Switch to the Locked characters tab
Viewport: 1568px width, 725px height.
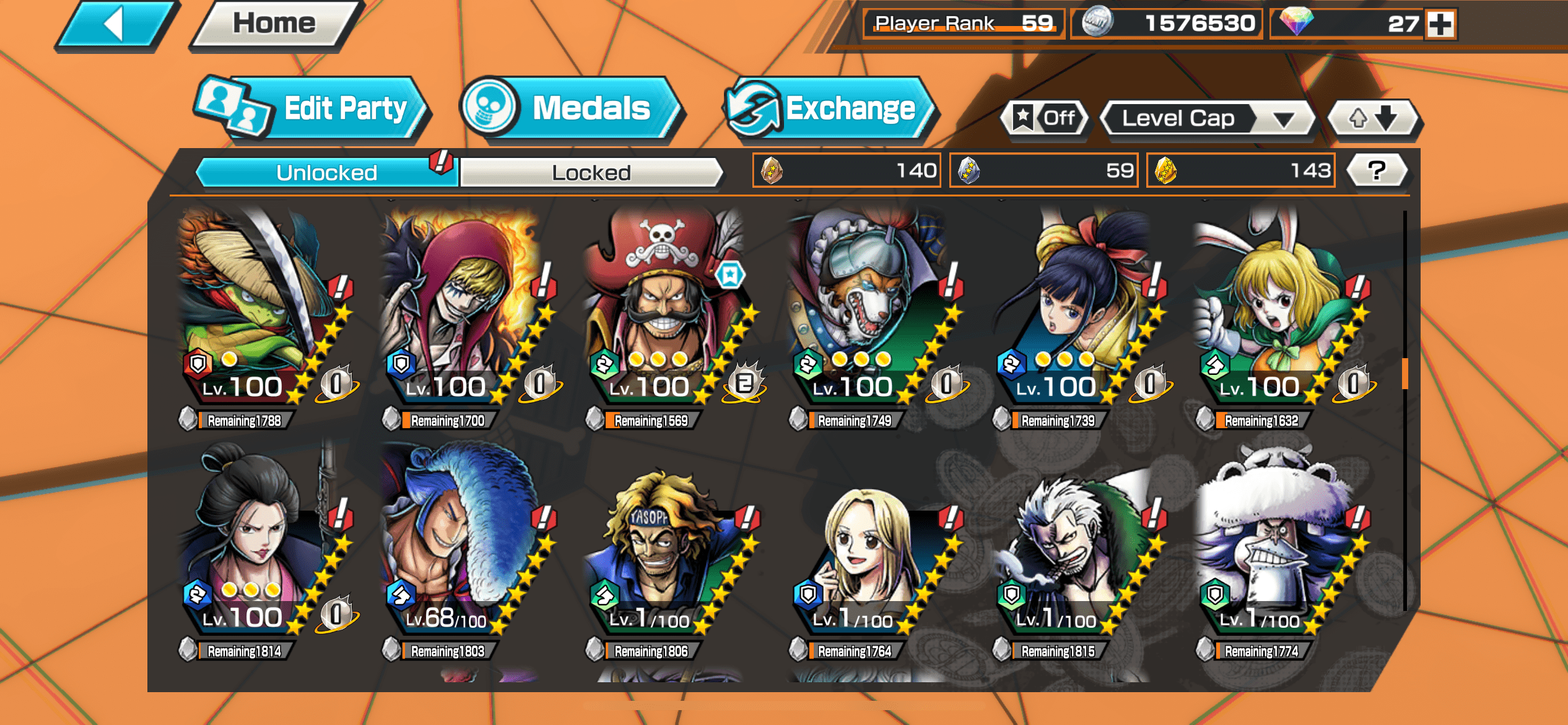pyautogui.click(x=591, y=172)
